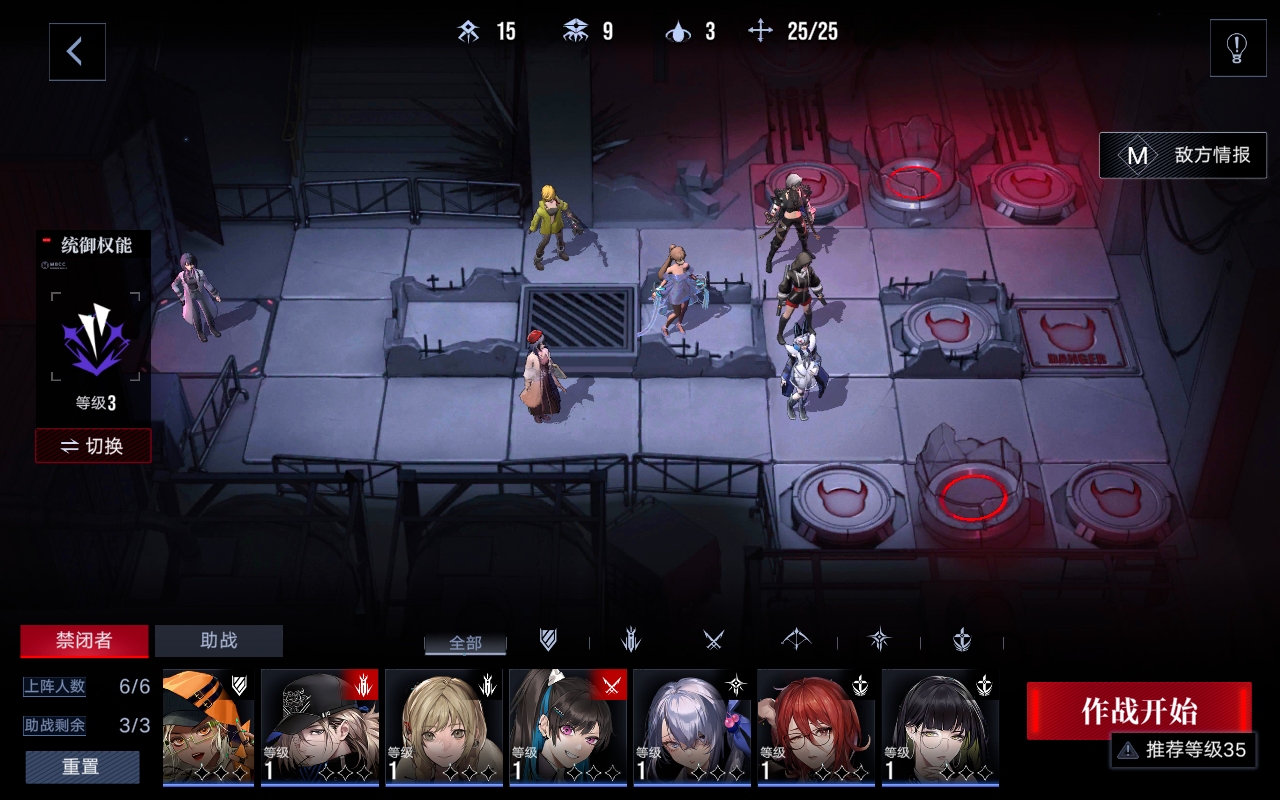Viewport: 1280px width, 800px height.
Task: Choose the glasses-wearing black-haired character card
Action: click(940, 727)
